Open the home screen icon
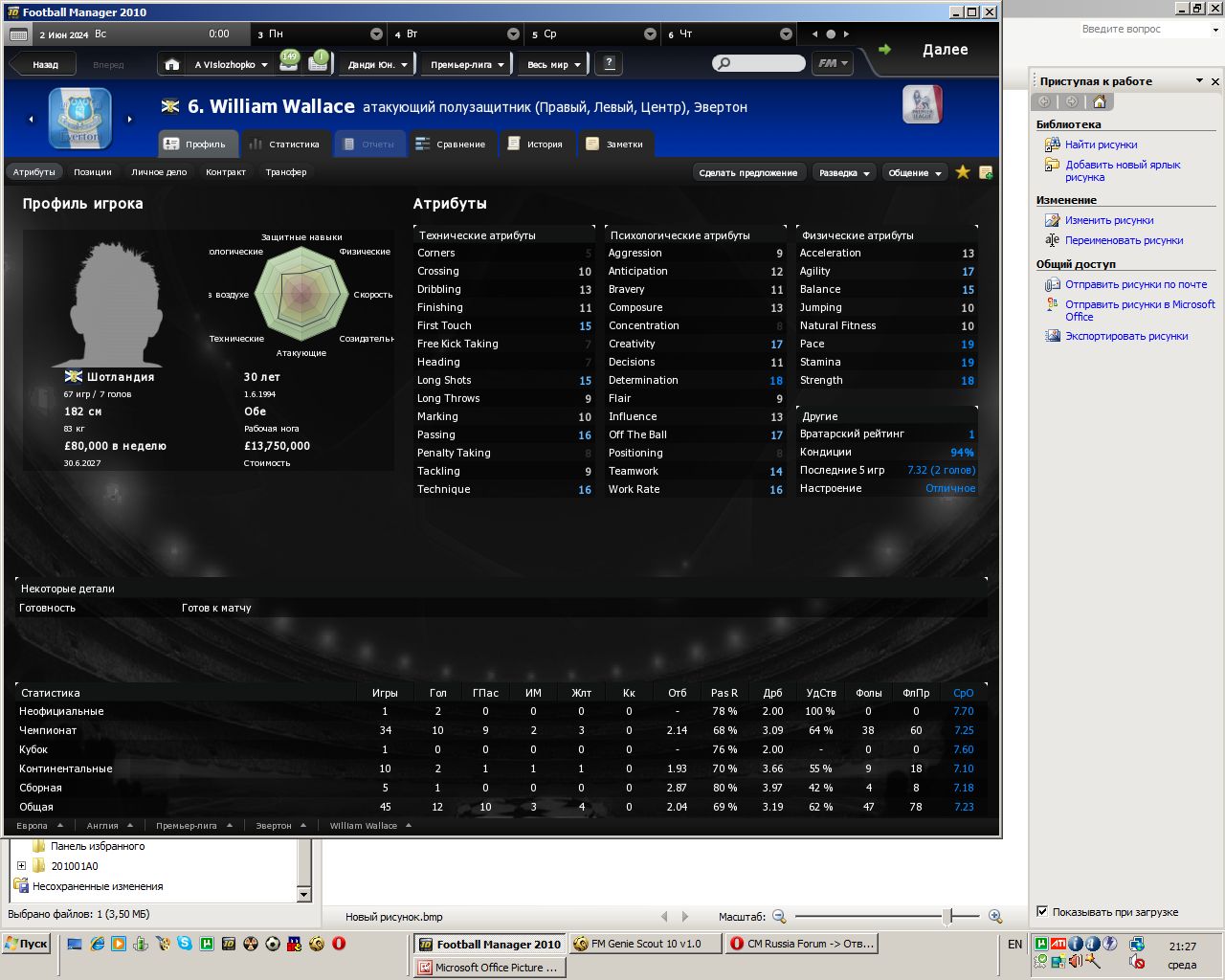The width and height of the screenshot is (1225, 980). pyautogui.click(x=172, y=64)
